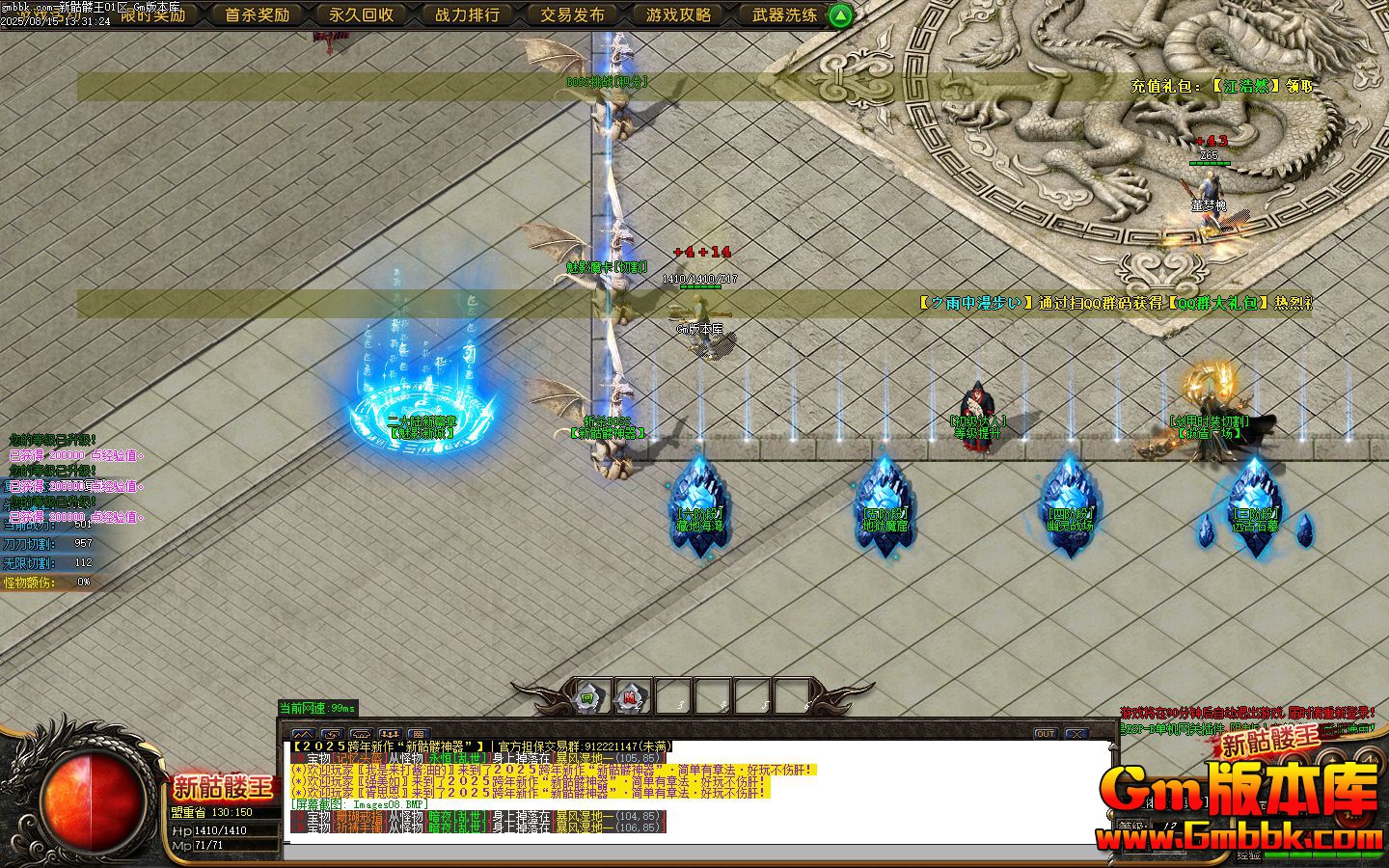This screenshot has height=868, width=1389.
Task: Open the 交易发布 trade posting menu
Action: tap(573, 15)
